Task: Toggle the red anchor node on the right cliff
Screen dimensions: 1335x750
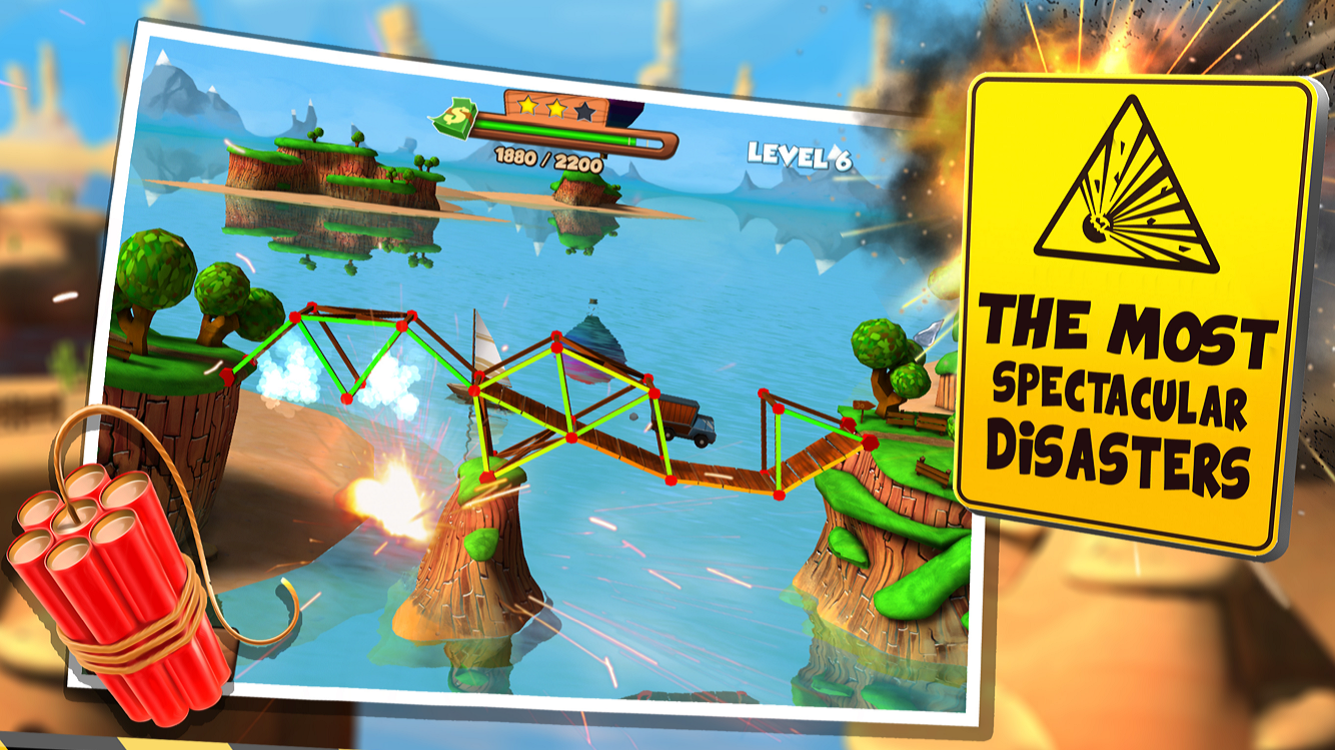Action: tap(871, 441)
